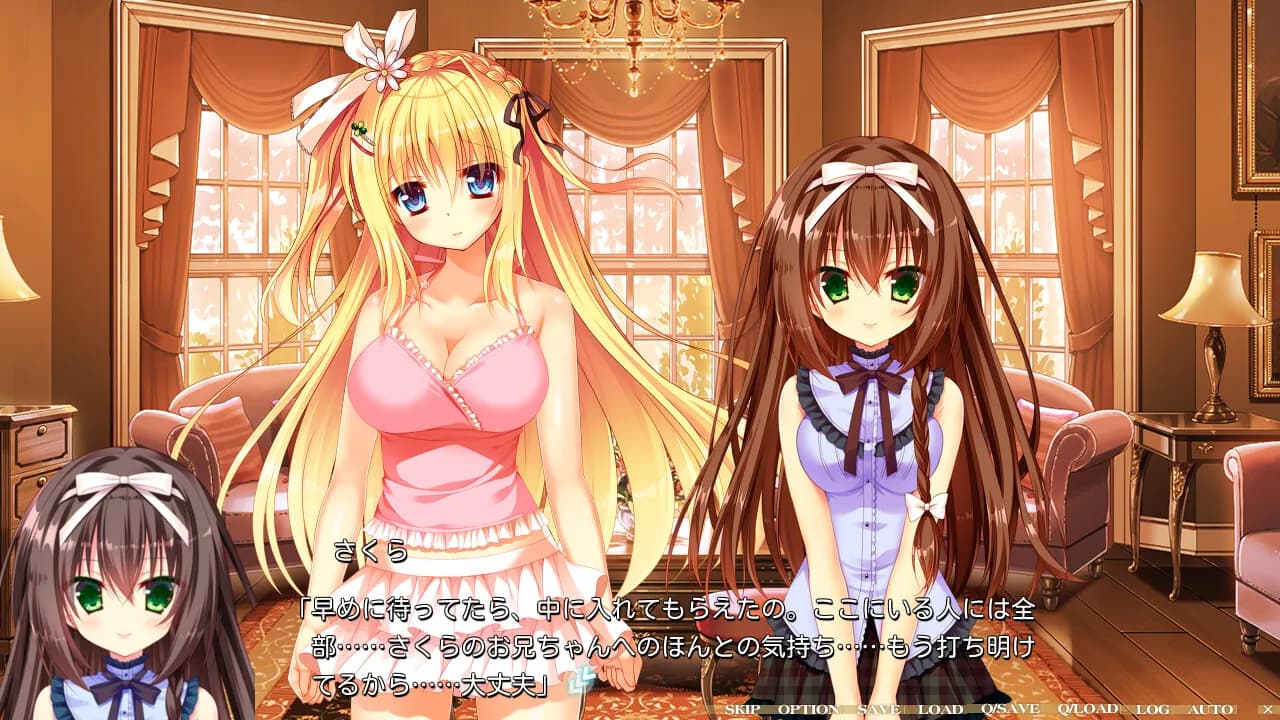
Task: Toggle AUTO reading mode on
Action: pos(1210,710)
